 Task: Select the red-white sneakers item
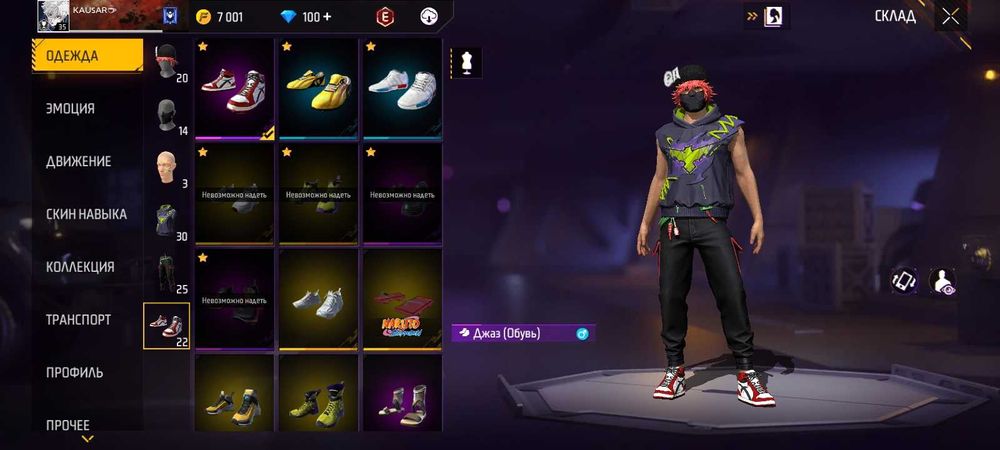pyautogui.click(x=235, y=87)
